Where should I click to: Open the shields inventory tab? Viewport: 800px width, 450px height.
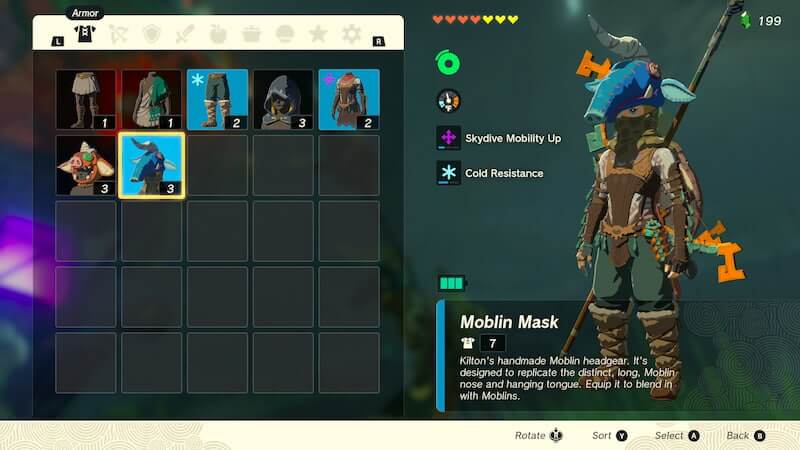point(151,34)
